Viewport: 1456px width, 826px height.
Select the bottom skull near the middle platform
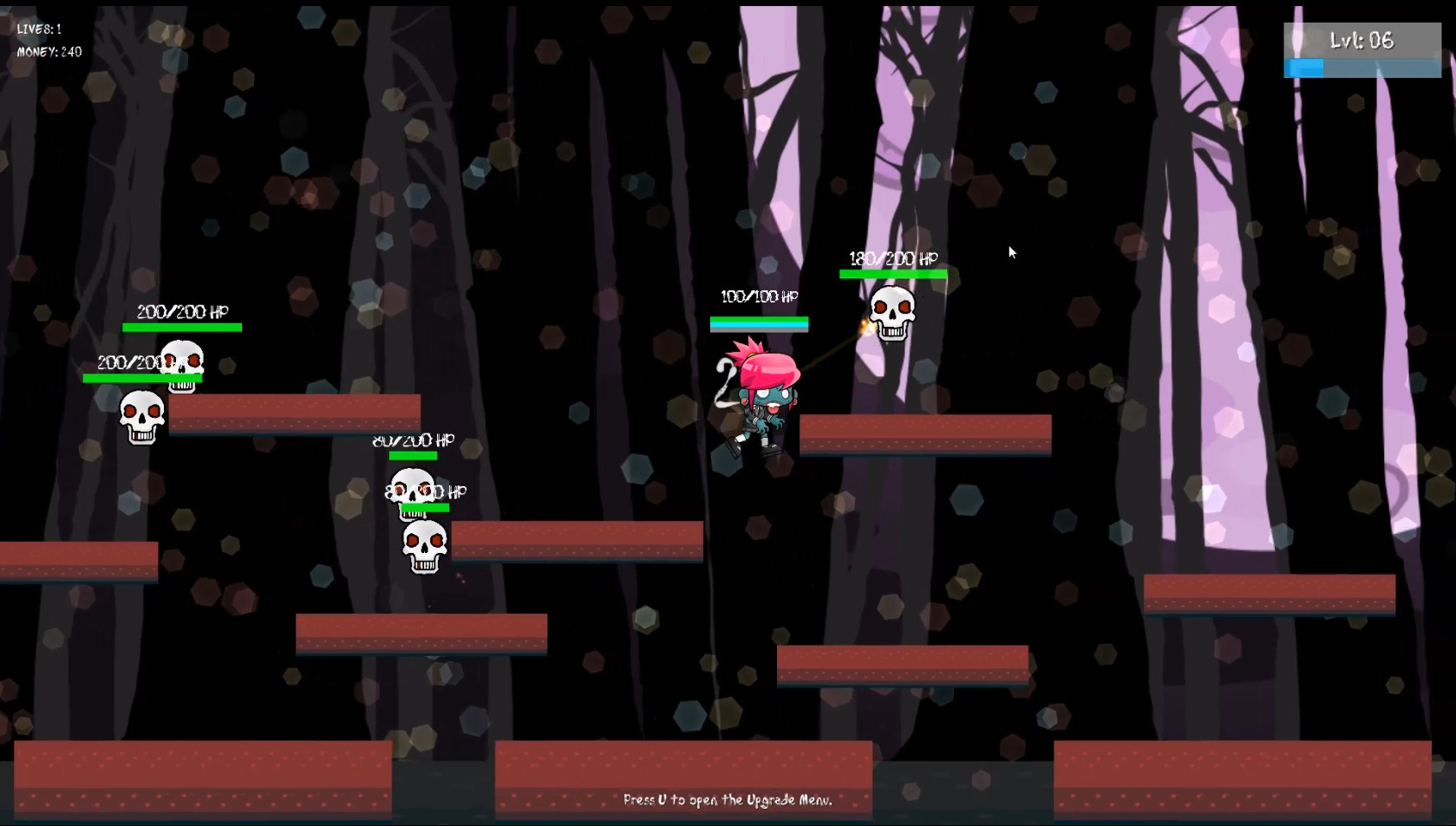tap(425, 543)
